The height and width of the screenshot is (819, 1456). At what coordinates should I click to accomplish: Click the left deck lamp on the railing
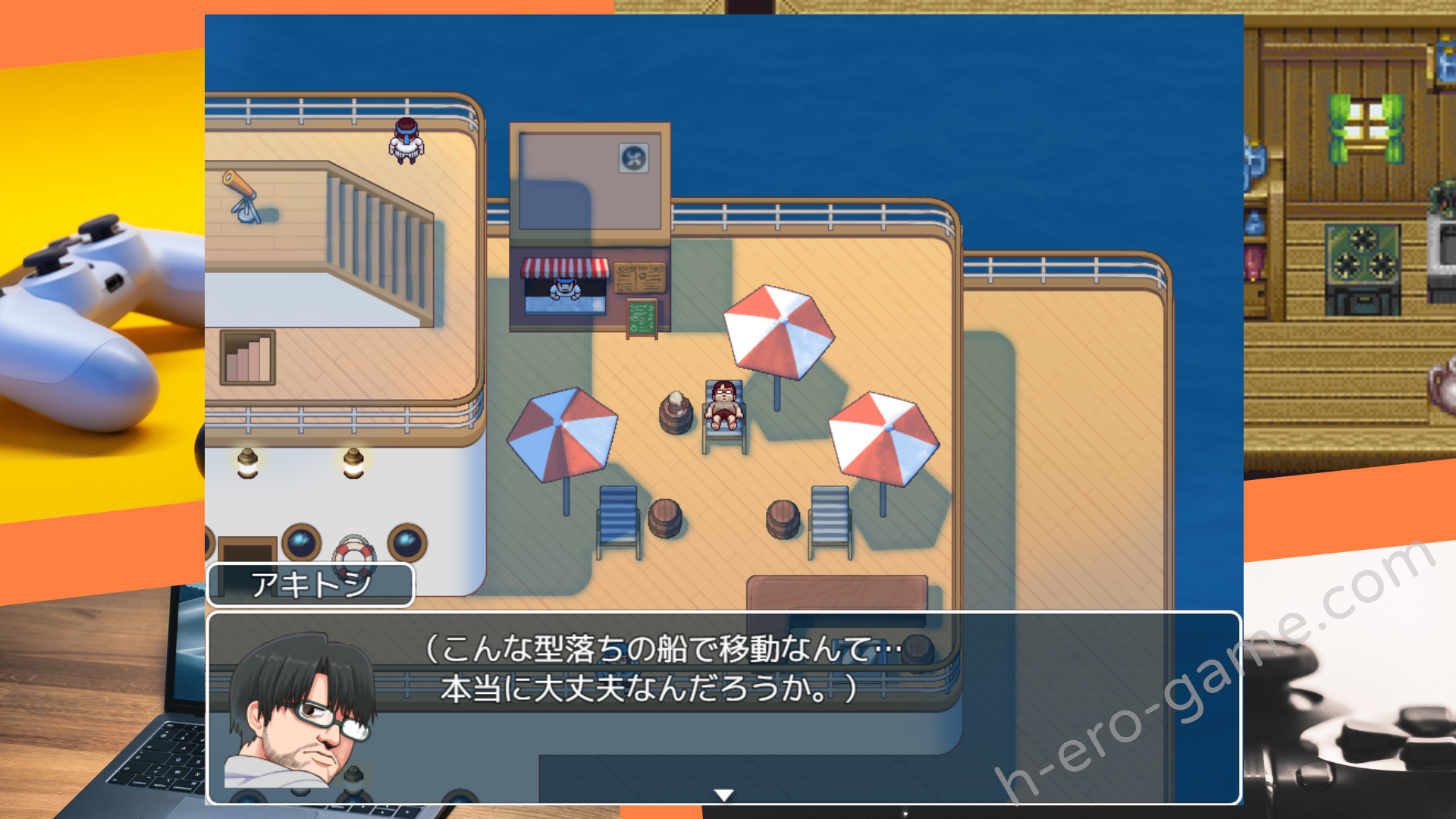tap(248, 465)
